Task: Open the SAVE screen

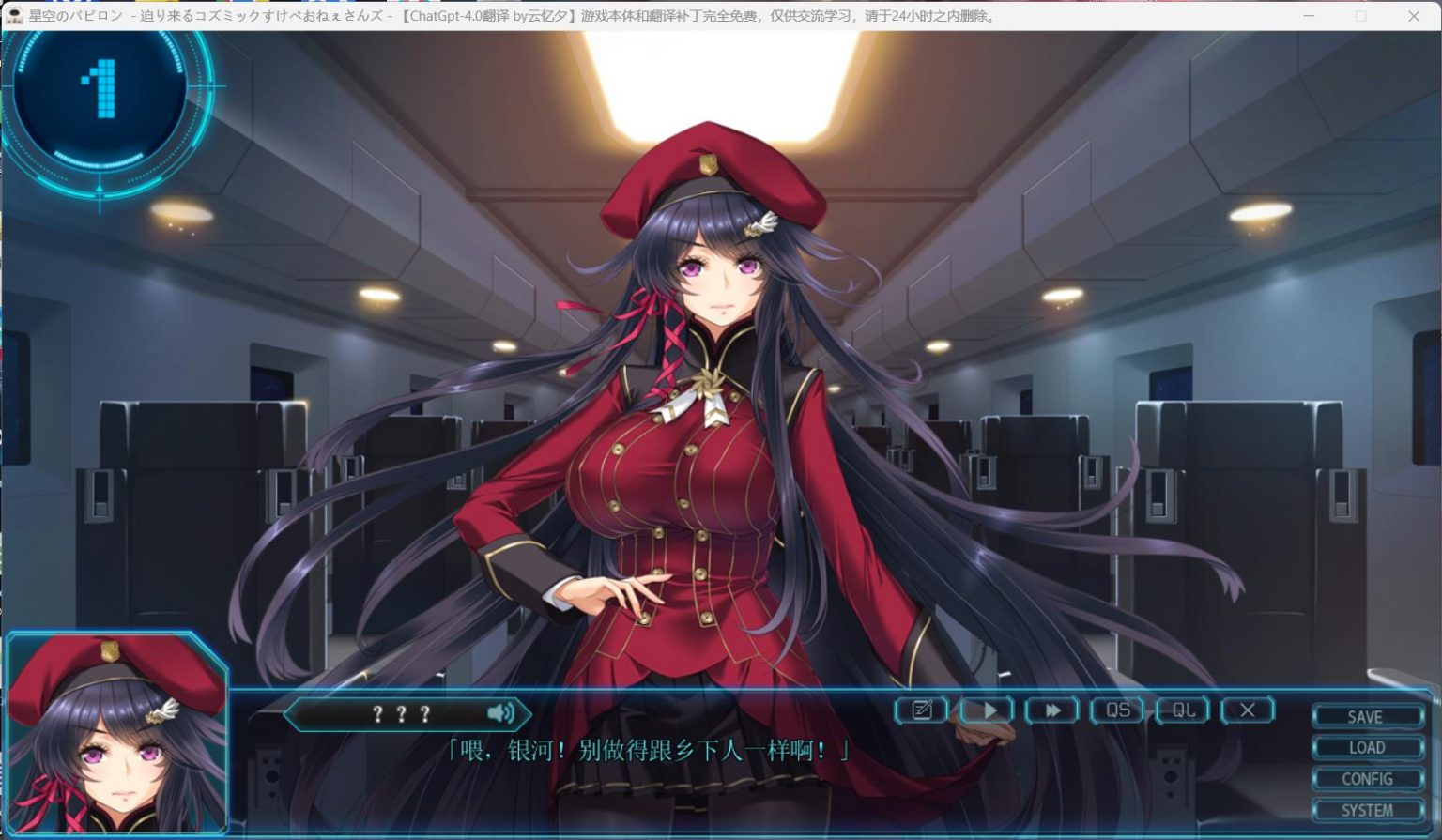Action: pyautogui.click(x=1367, y=717)
